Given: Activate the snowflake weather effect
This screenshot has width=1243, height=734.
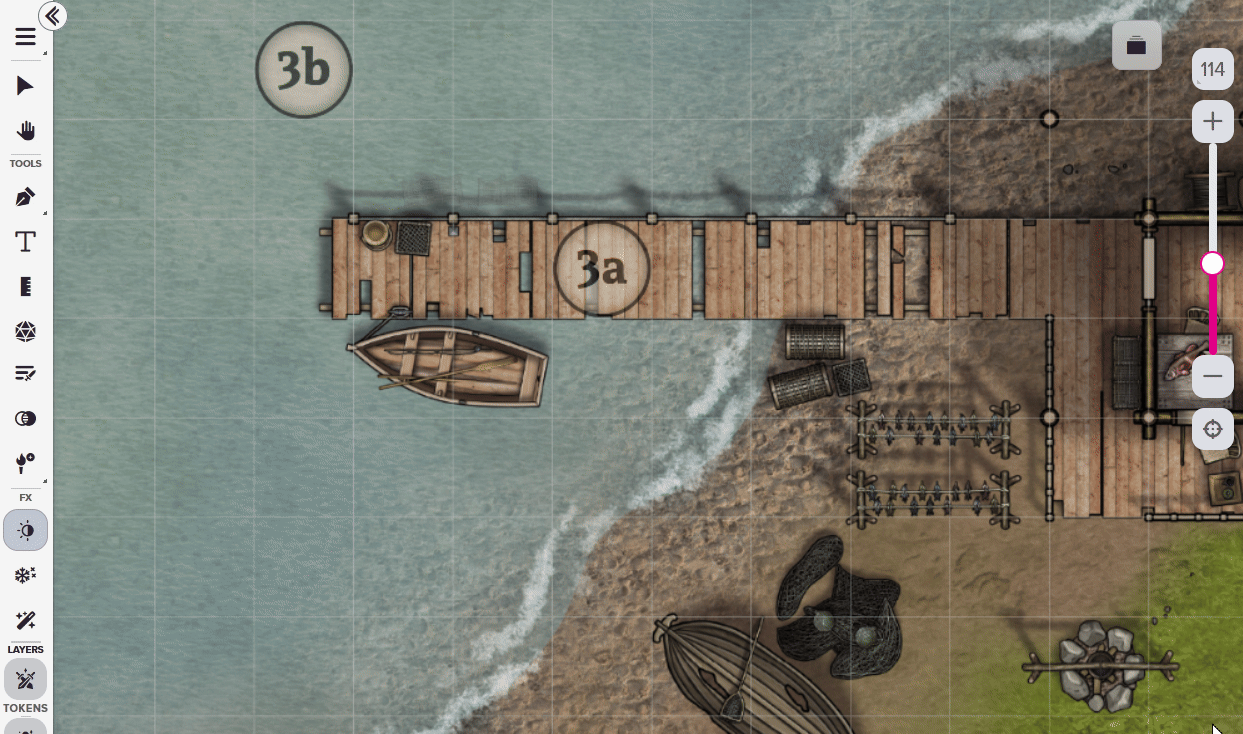Looking at the screenshot, I should tap(25, 575).
